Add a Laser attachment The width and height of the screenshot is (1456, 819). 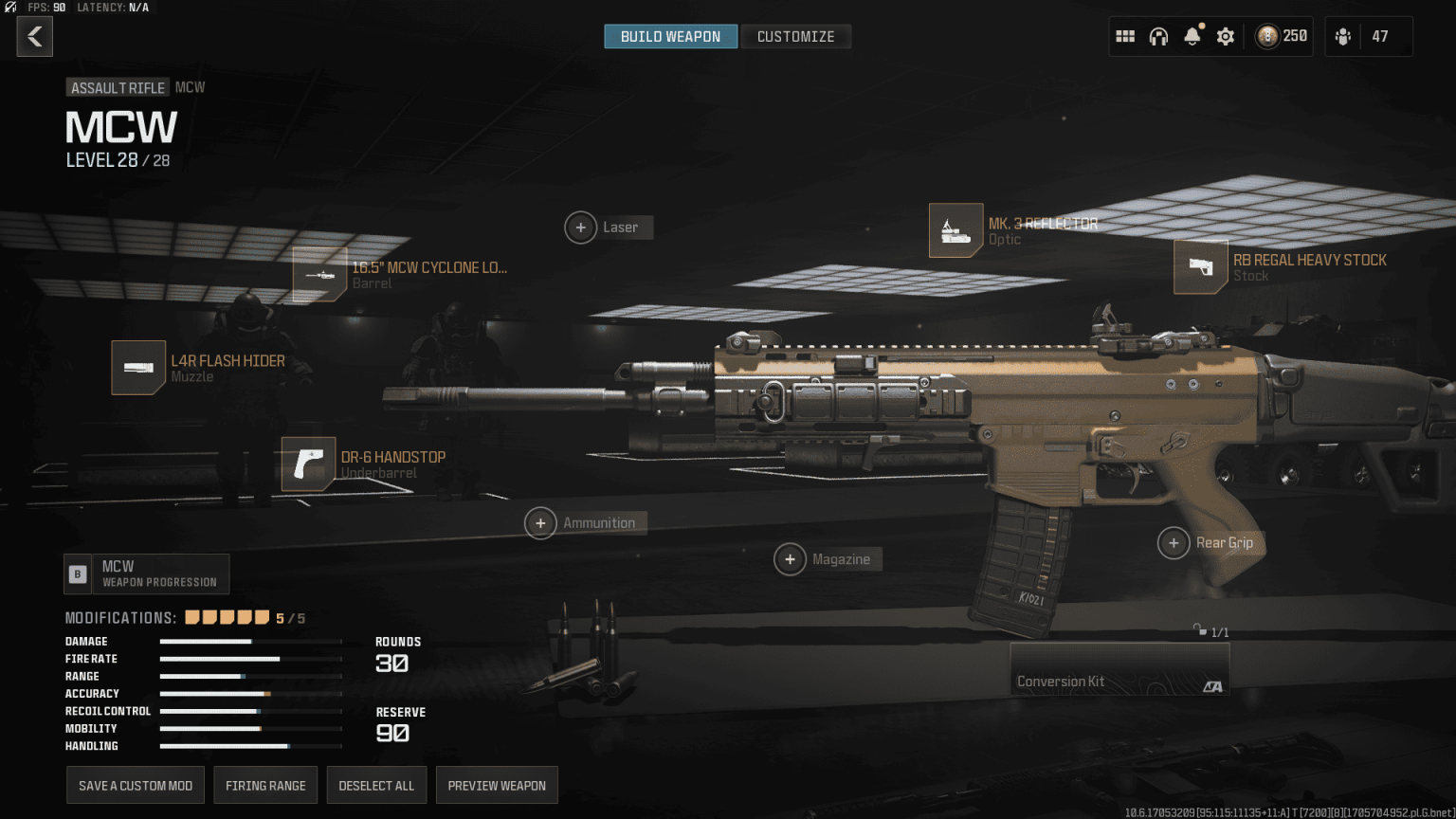(581, 227)
